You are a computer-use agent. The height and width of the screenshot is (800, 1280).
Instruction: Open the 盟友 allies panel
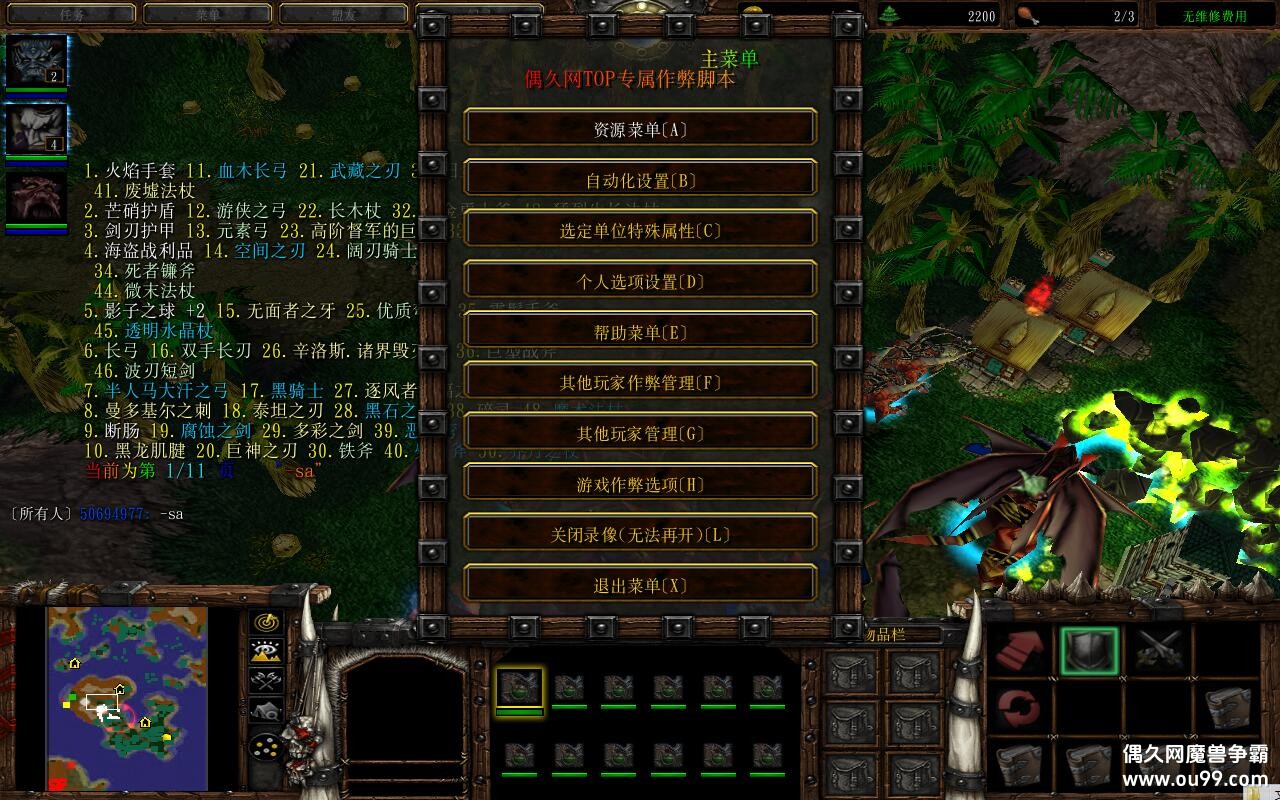[345, 14]
